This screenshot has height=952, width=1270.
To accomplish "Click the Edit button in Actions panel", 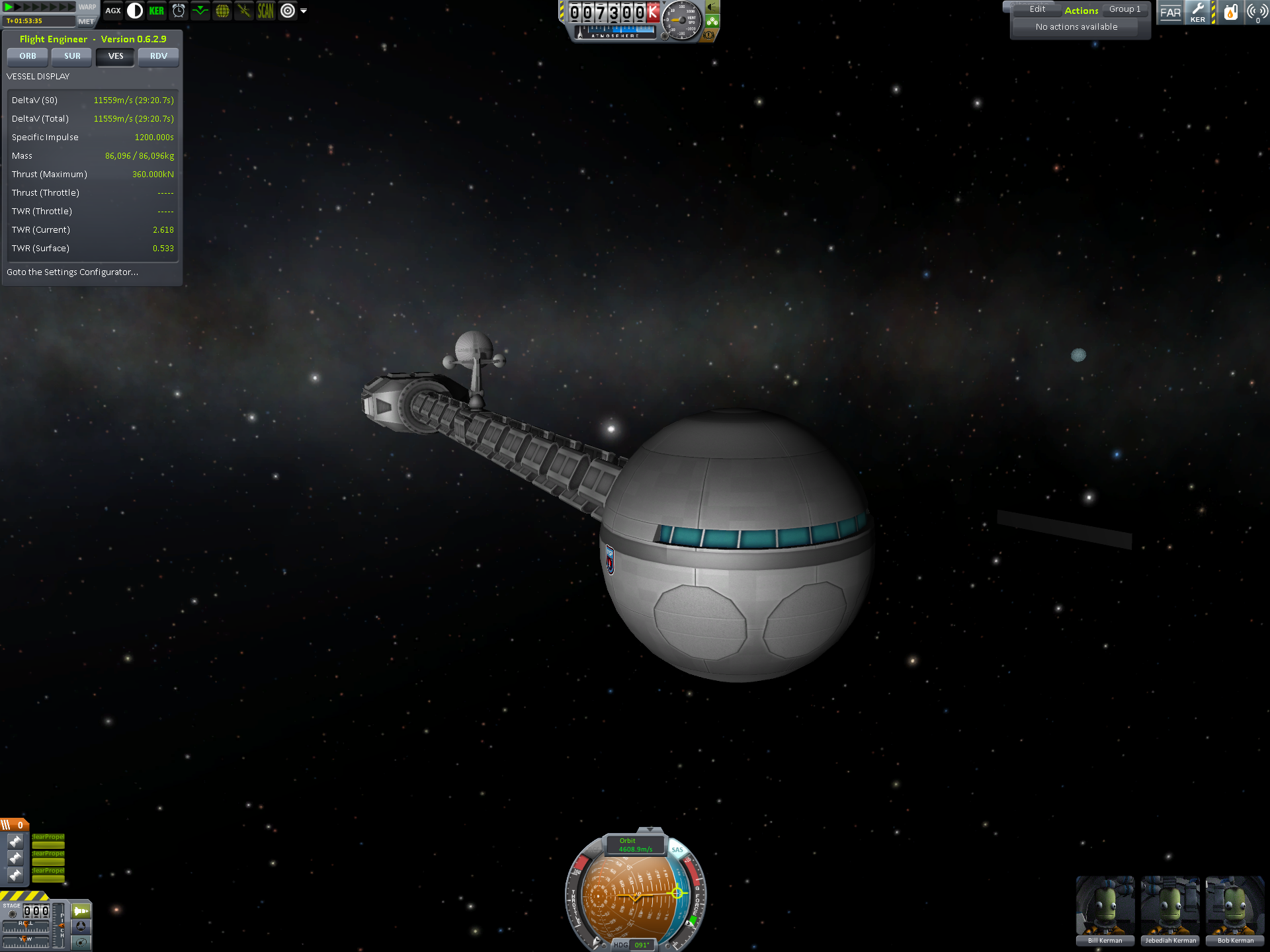I will [x=1037, y=9].
